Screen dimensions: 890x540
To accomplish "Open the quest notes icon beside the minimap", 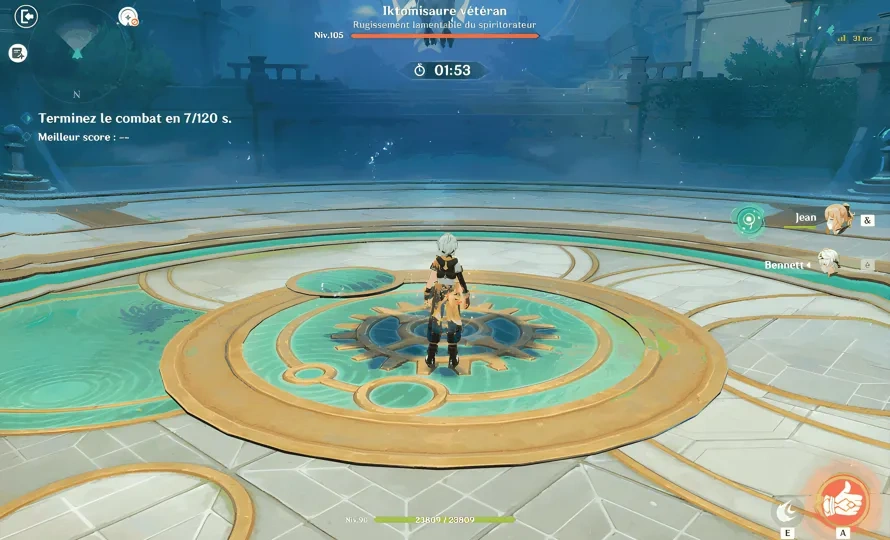I will pos(18,53).
